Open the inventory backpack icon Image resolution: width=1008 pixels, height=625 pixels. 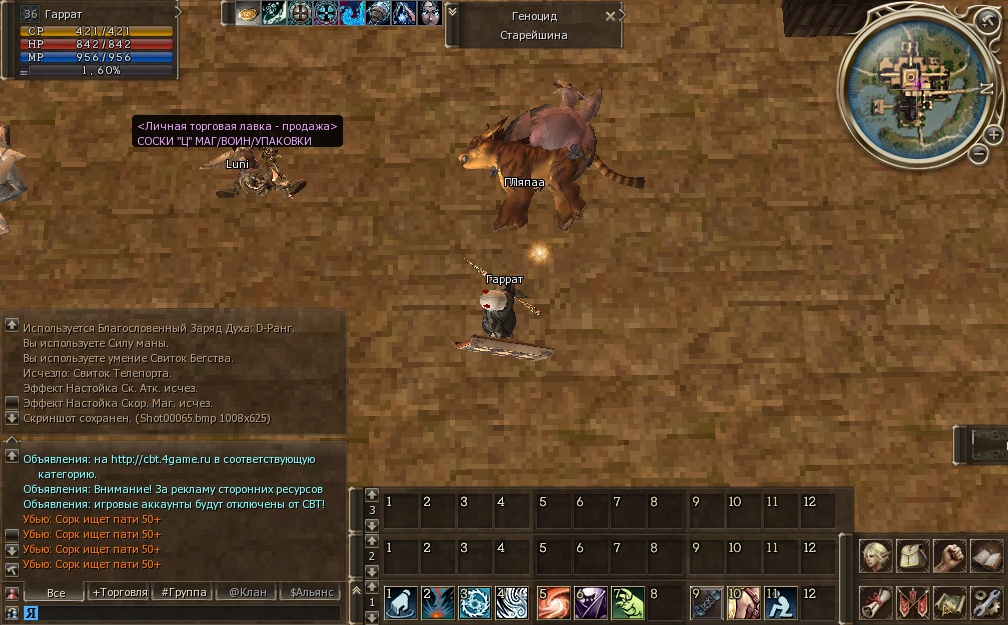pos(912,556)
